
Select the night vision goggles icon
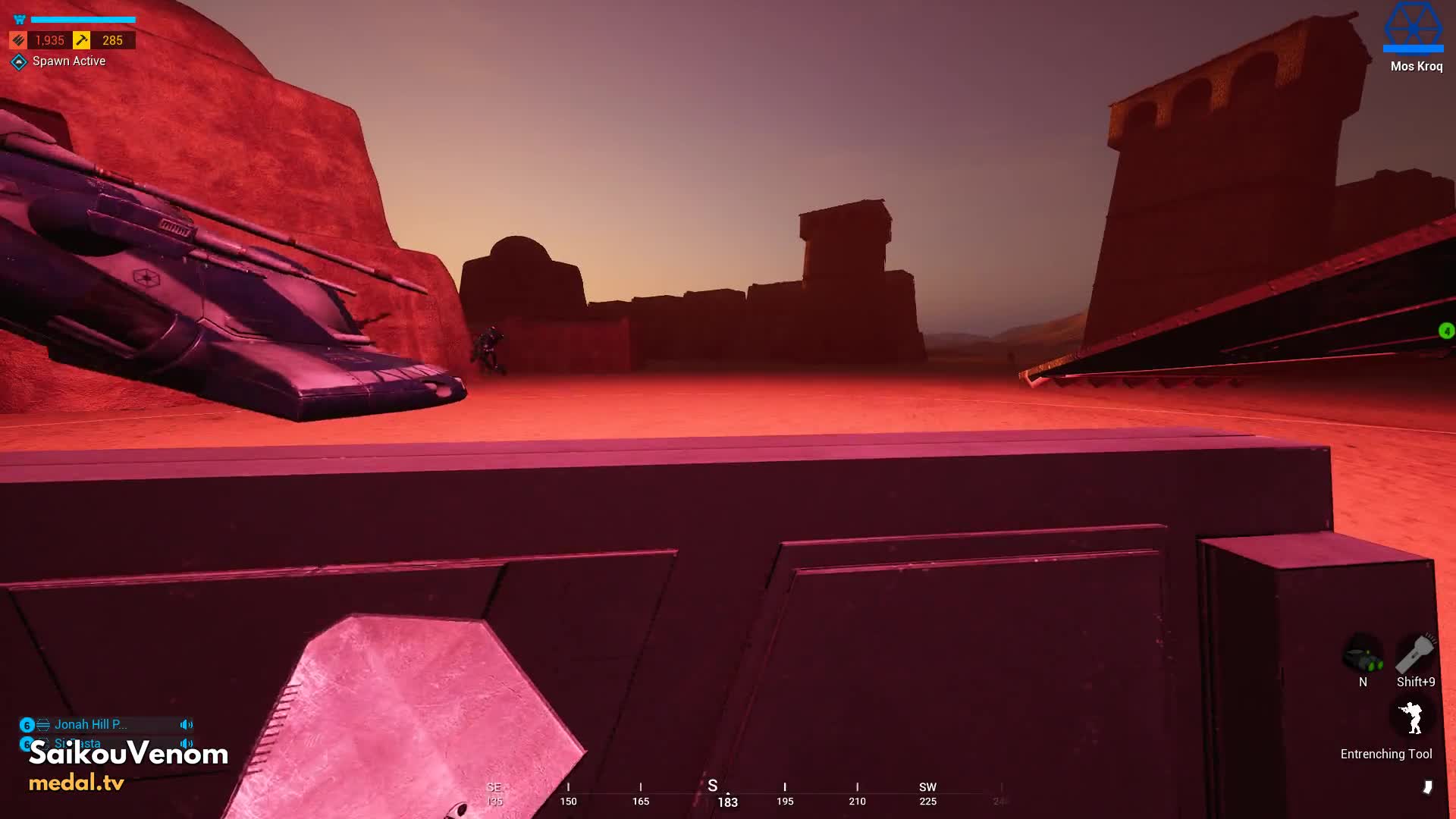(x=1363, y=655)
